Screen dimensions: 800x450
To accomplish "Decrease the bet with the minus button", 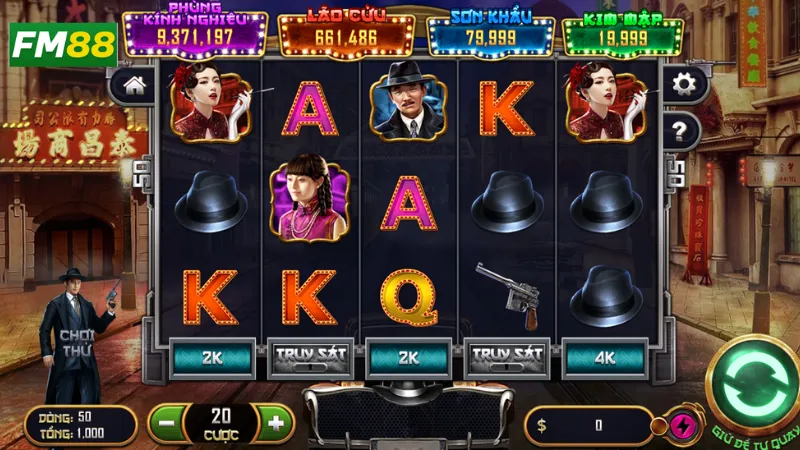I will coord(167,423).
